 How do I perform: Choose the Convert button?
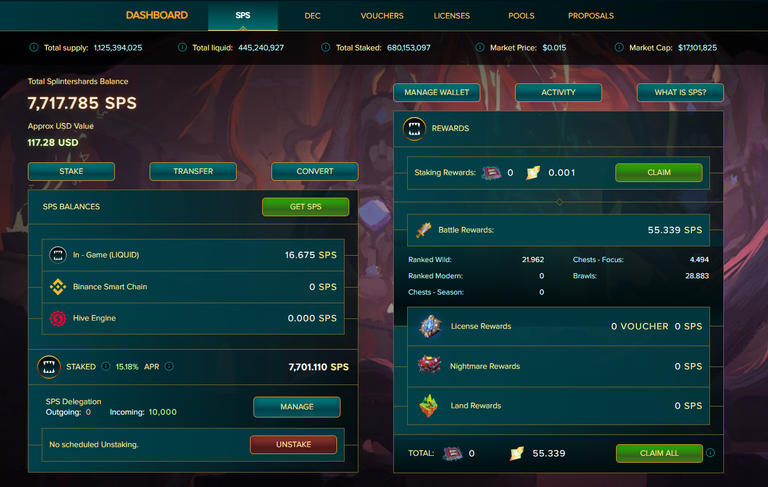click(315, 171)
